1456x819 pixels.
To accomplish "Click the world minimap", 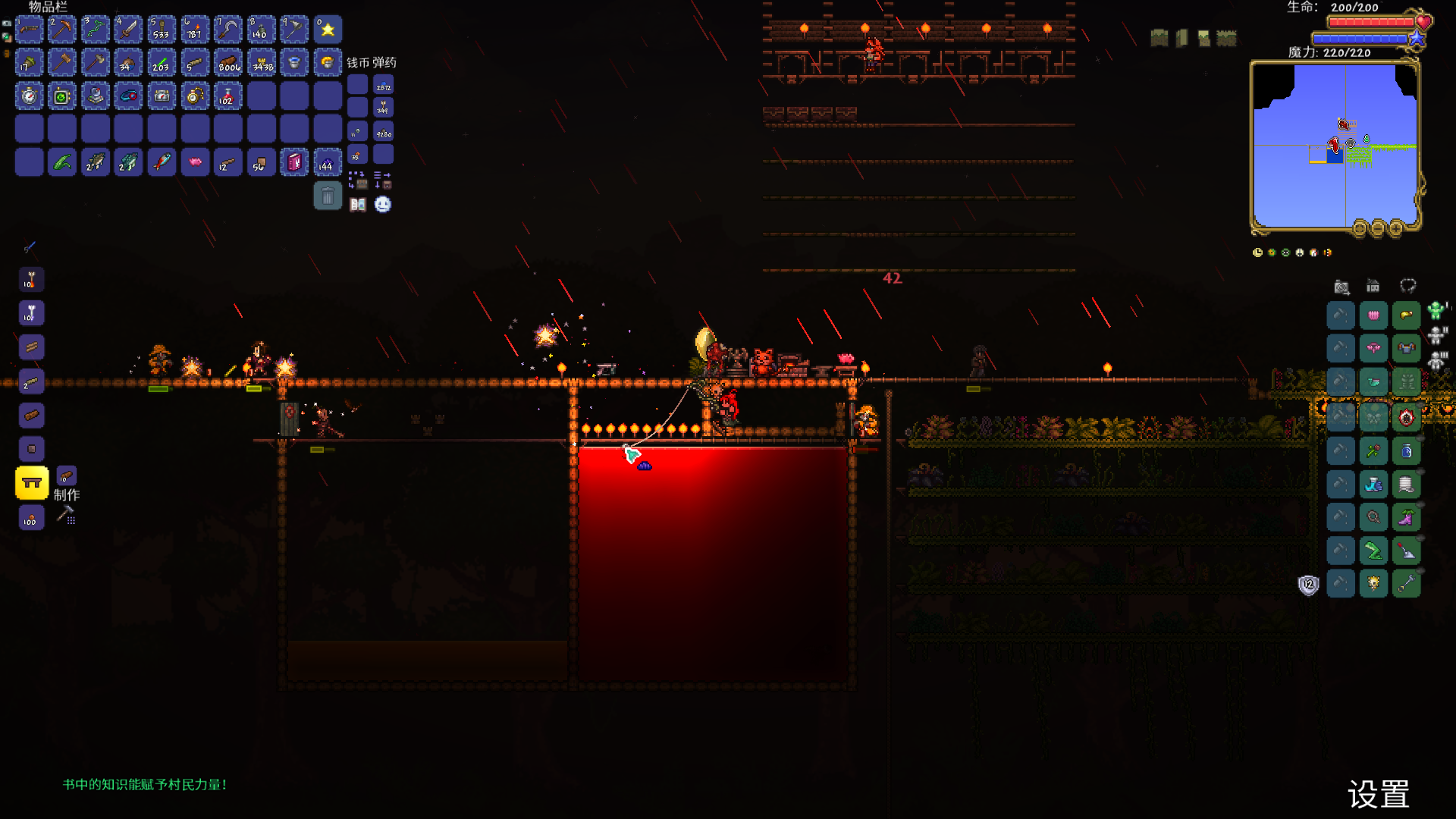I will click(1335, 146).
